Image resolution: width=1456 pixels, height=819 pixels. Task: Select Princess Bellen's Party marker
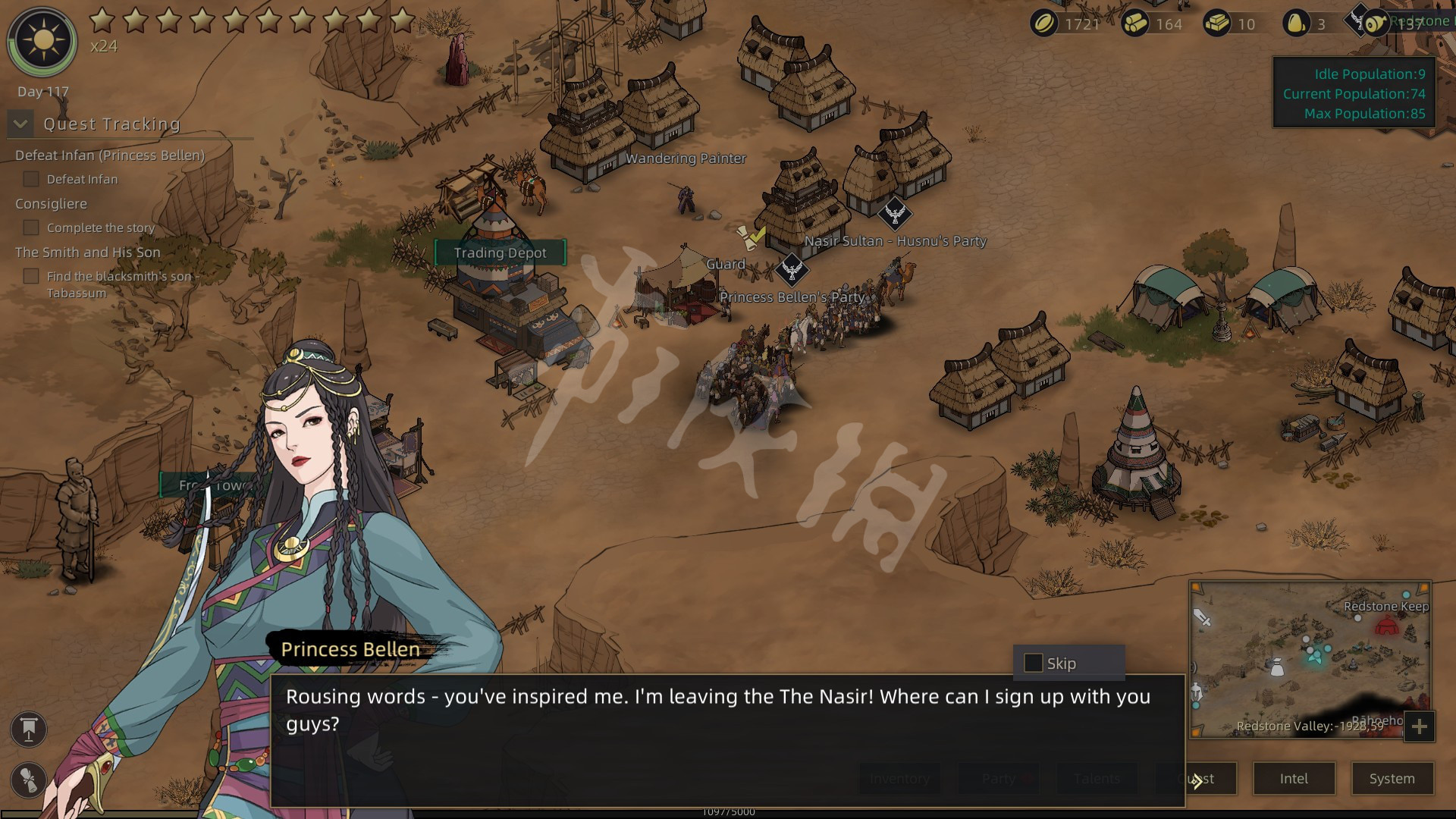coord(792,271)
